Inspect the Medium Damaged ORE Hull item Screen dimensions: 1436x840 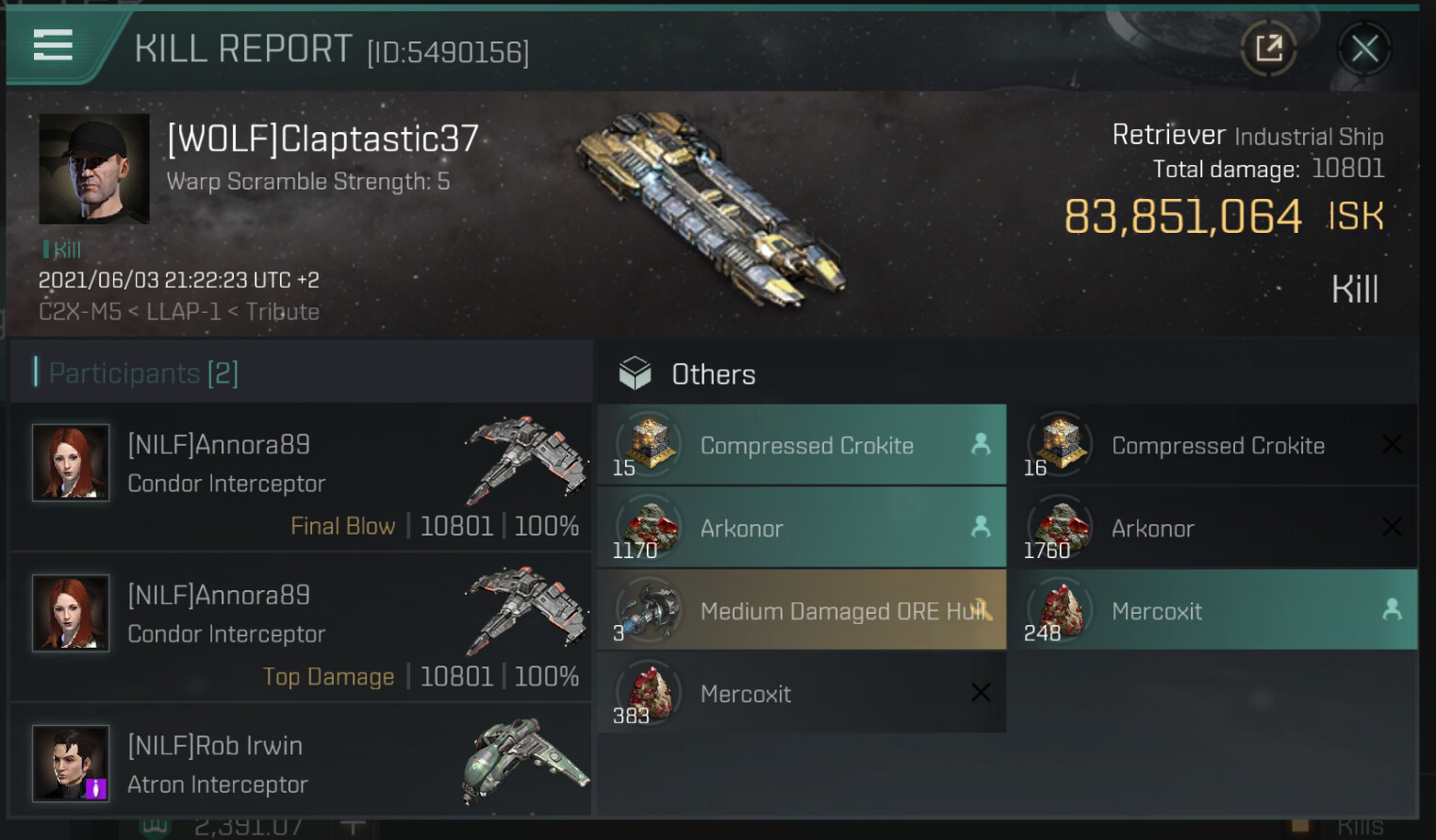[x=801, y=611]
